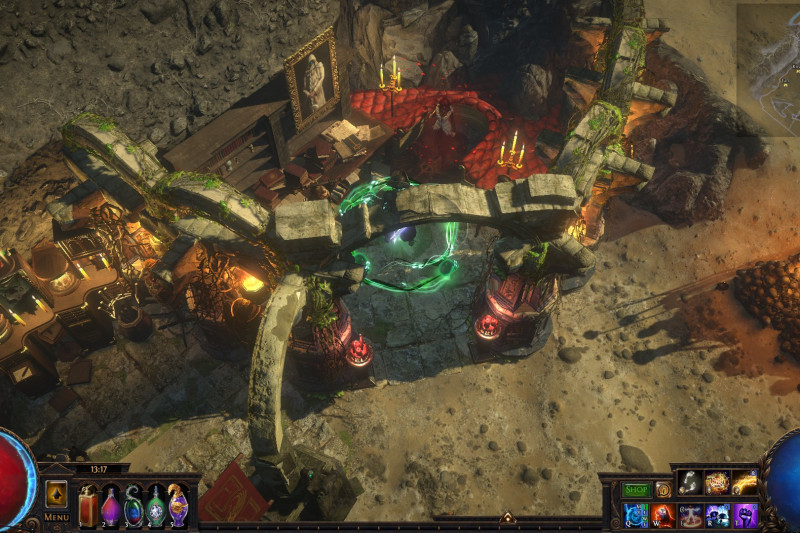
Task: Click the orange coin icon beside Shop
Action: click(x=663, y=490)
